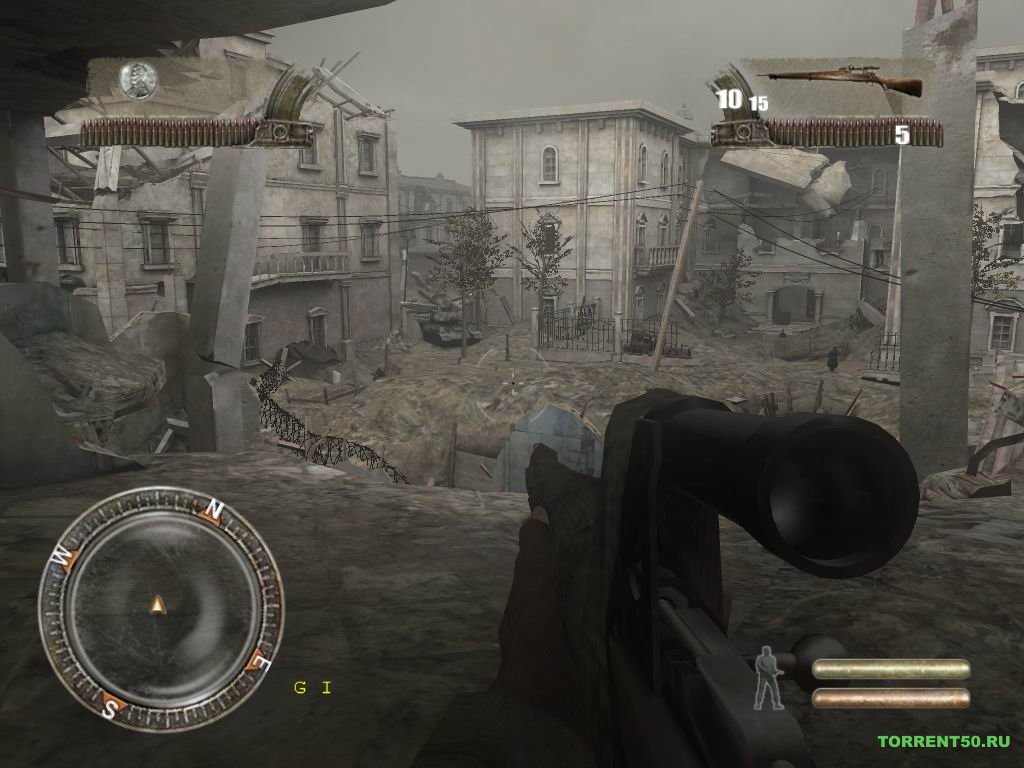Click the coin medallion icon
Viewport: 1024px width, 768px height.
pyautogui.click(x=139, y=80)
